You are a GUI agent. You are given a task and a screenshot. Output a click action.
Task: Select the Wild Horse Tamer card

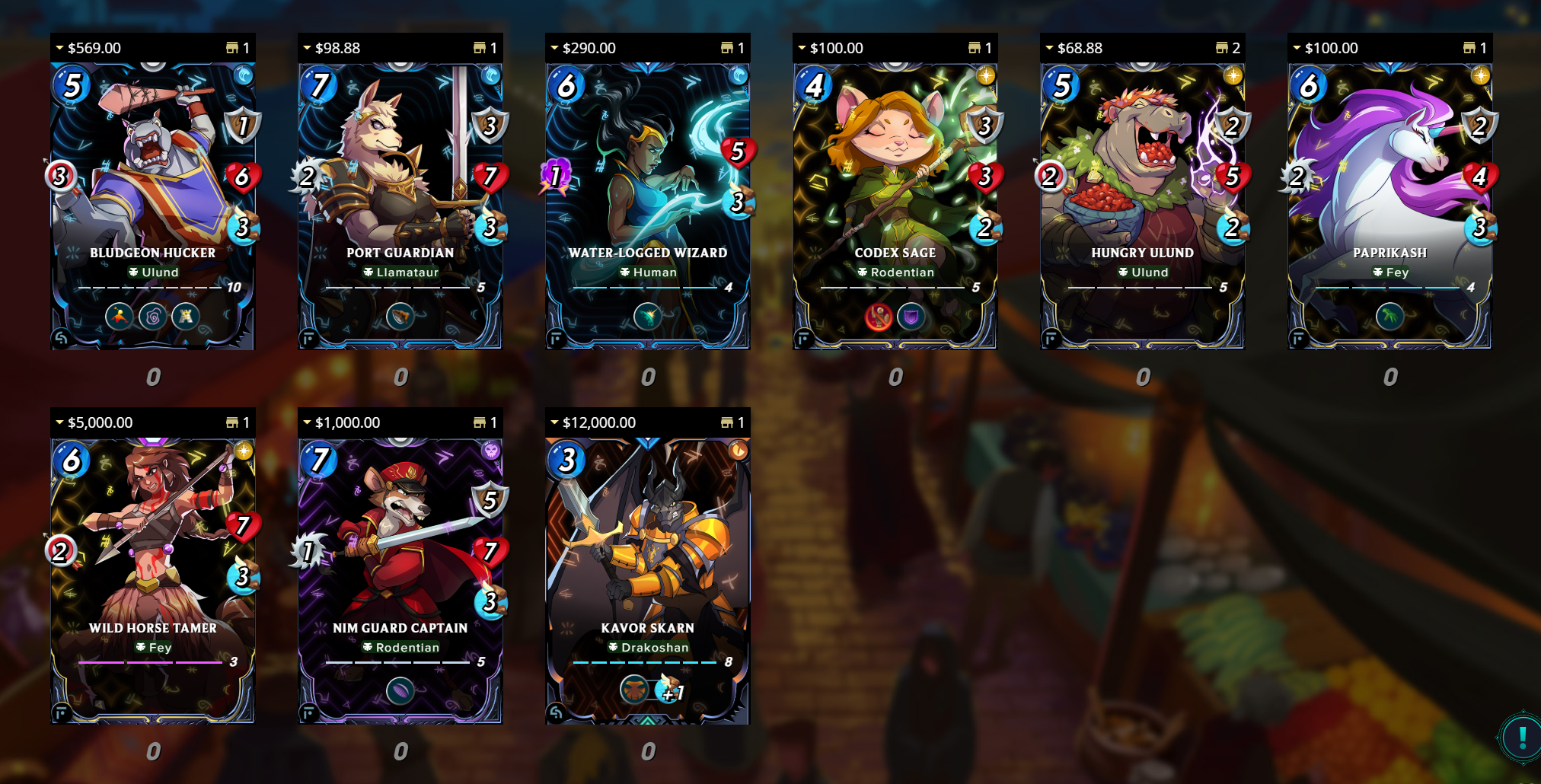(x=152, y=580)
